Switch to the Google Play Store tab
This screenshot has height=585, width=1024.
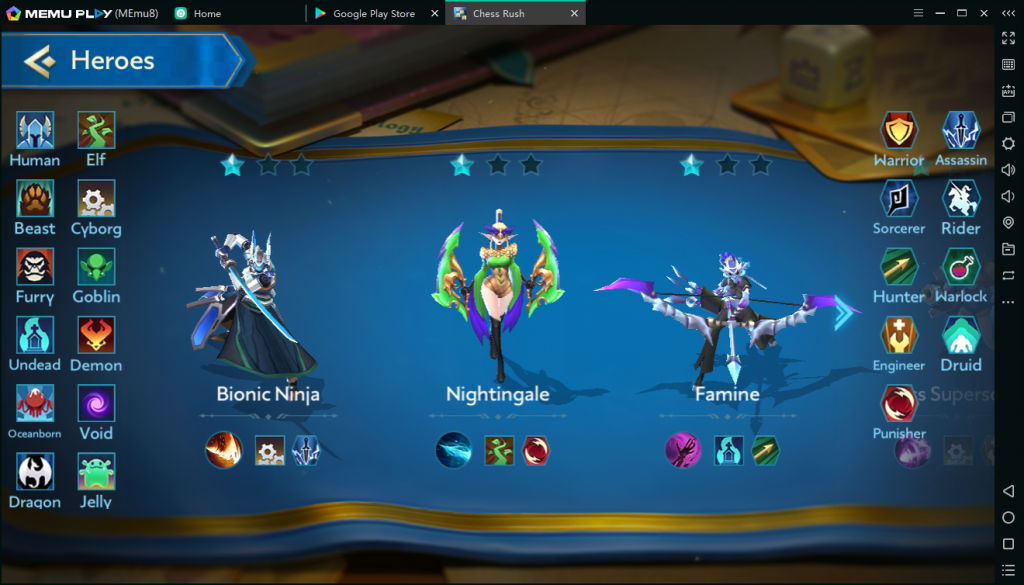coord(372,13)
